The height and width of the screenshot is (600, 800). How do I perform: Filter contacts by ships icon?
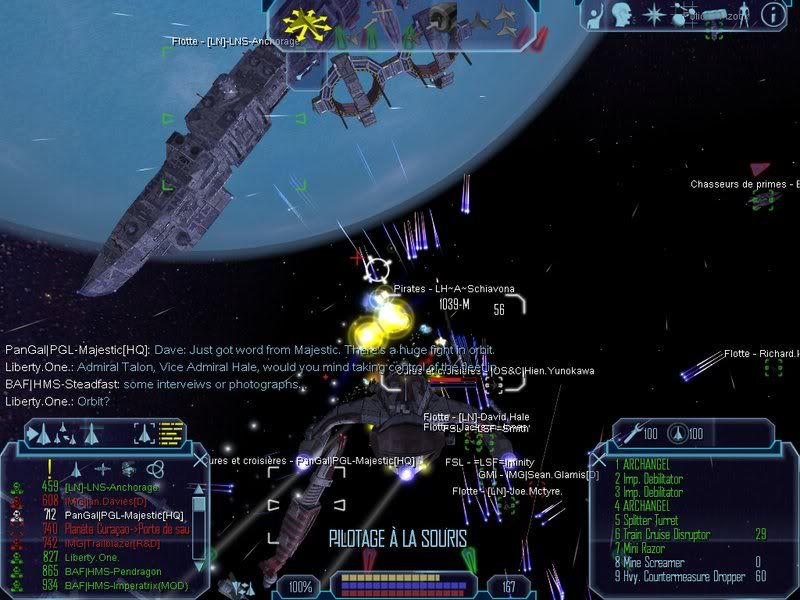click(x=76, y=468)
